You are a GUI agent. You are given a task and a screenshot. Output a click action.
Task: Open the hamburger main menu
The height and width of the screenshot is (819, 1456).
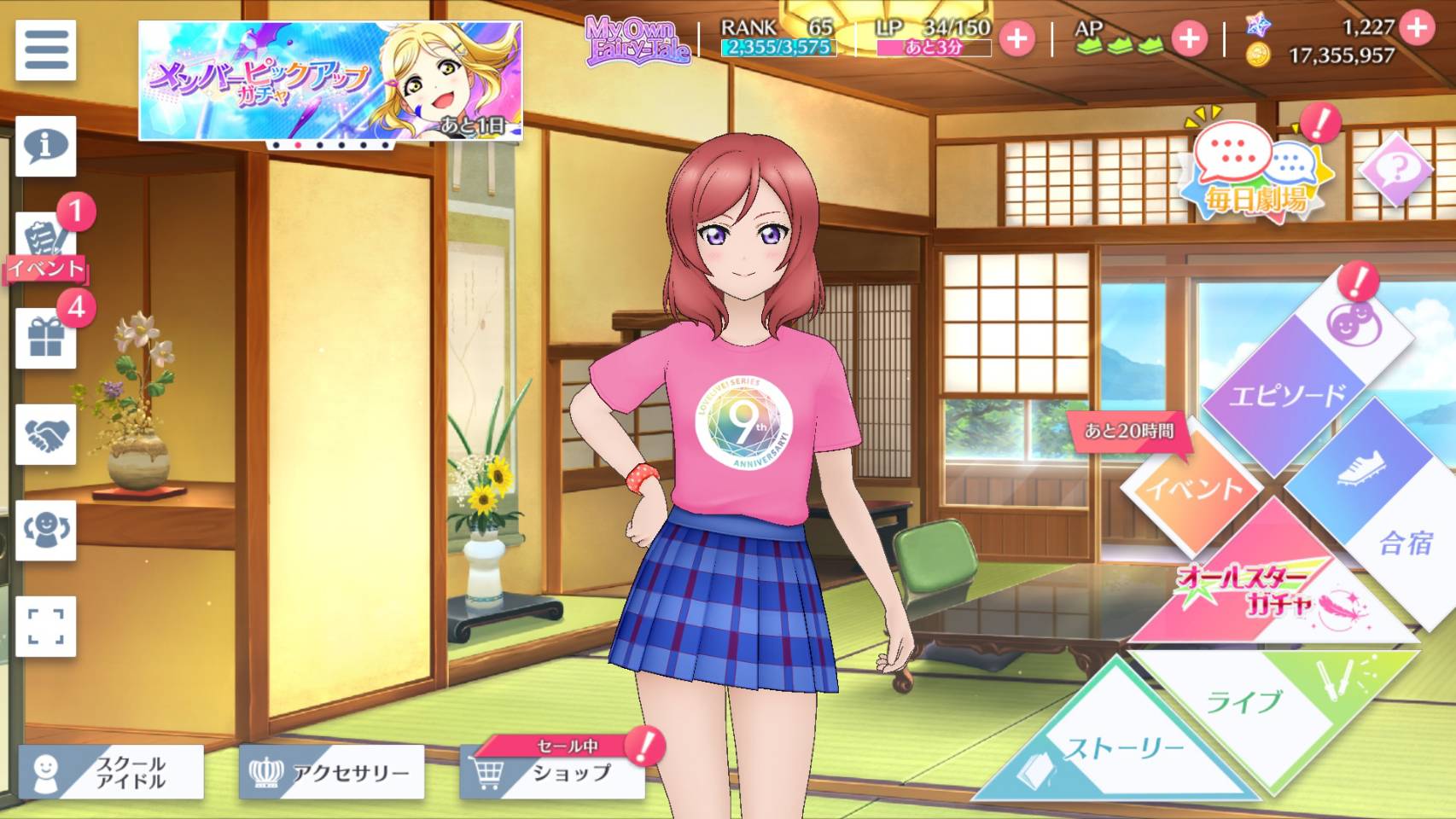click(46, 50)
